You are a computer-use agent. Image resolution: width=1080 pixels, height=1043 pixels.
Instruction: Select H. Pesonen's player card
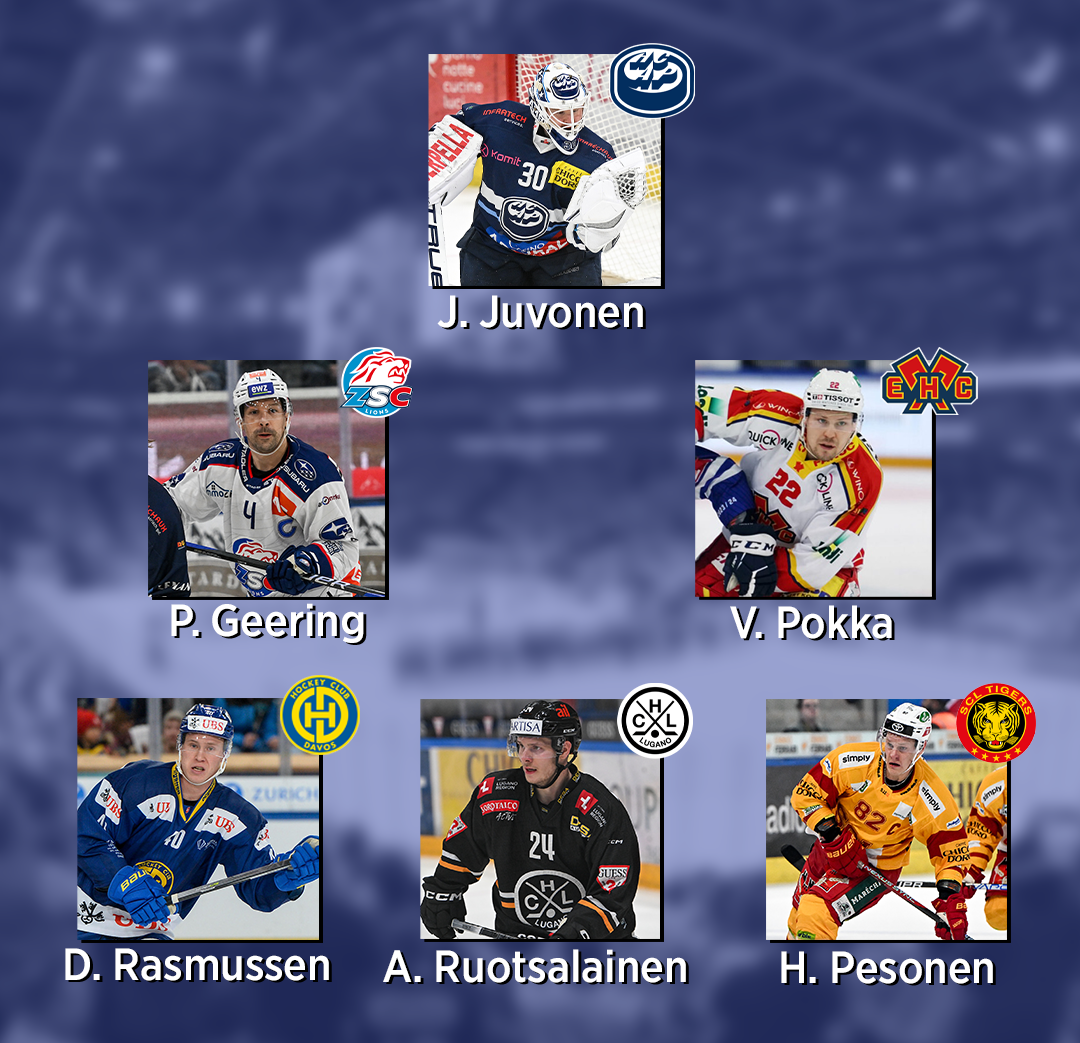886,819
